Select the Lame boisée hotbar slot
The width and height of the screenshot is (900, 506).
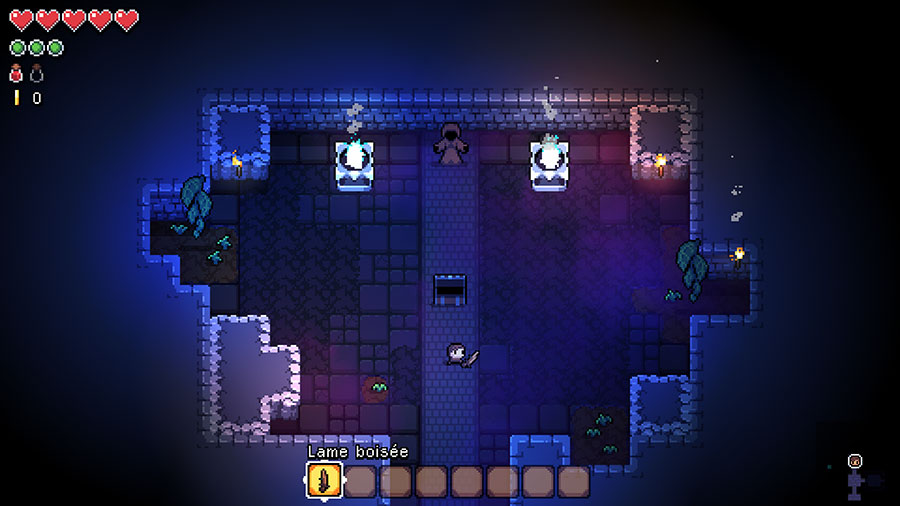(324, 481)
